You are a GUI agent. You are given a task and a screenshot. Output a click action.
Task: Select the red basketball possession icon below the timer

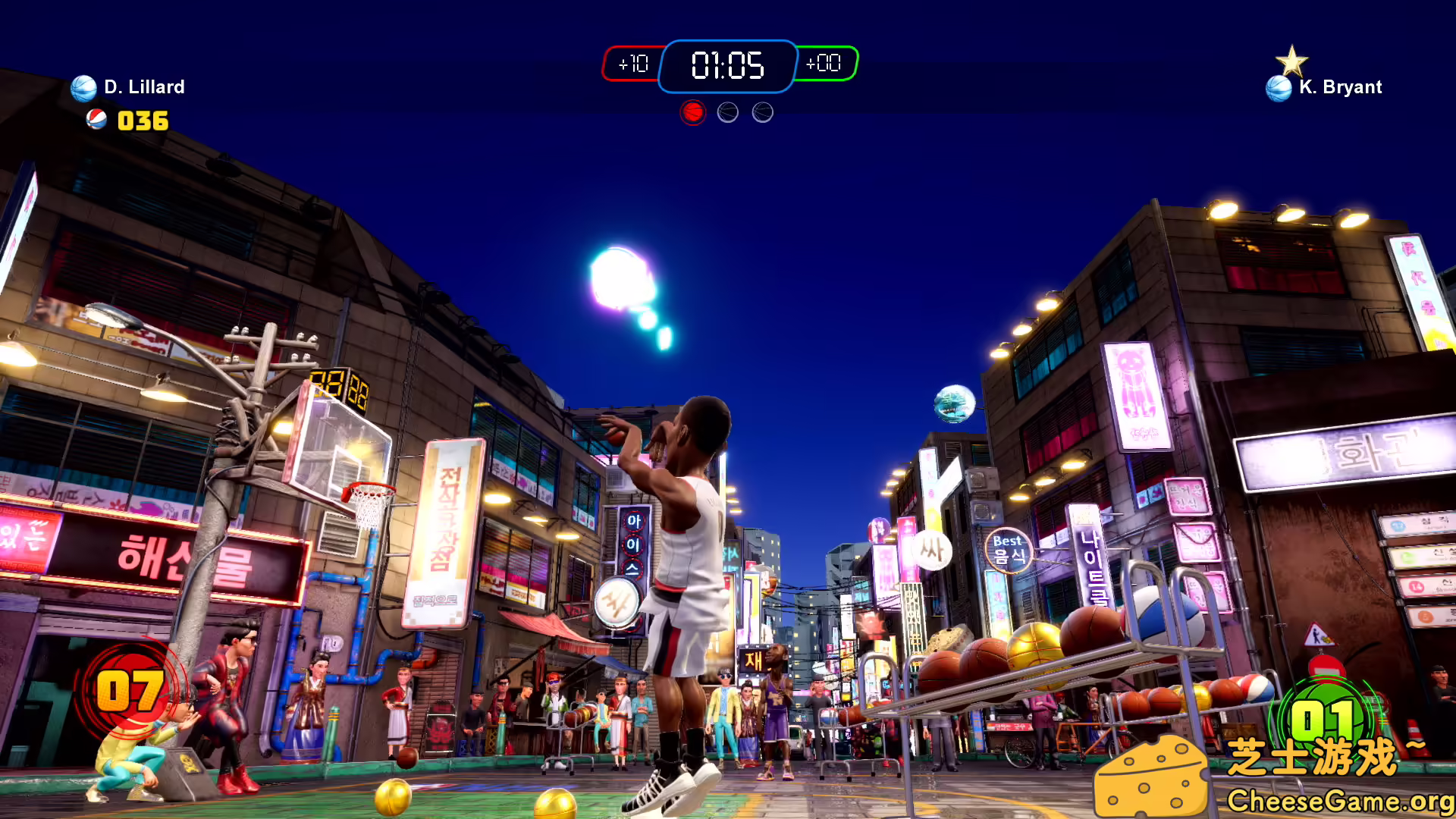(x=692, y=111)
